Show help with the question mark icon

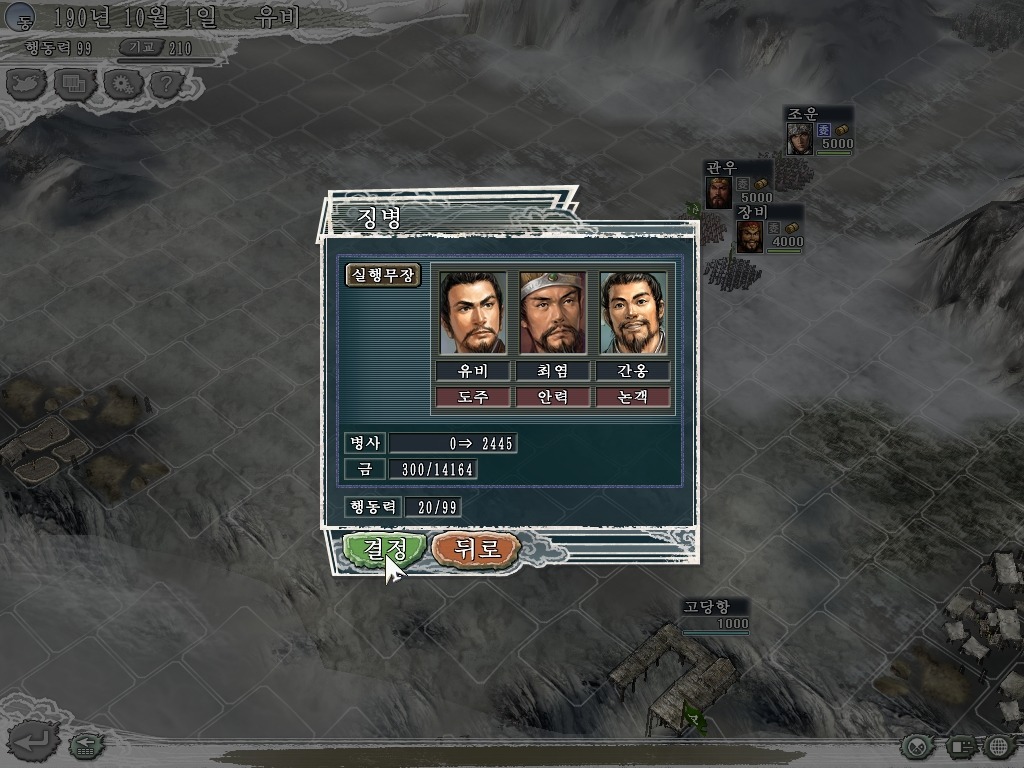pos(166,83)
